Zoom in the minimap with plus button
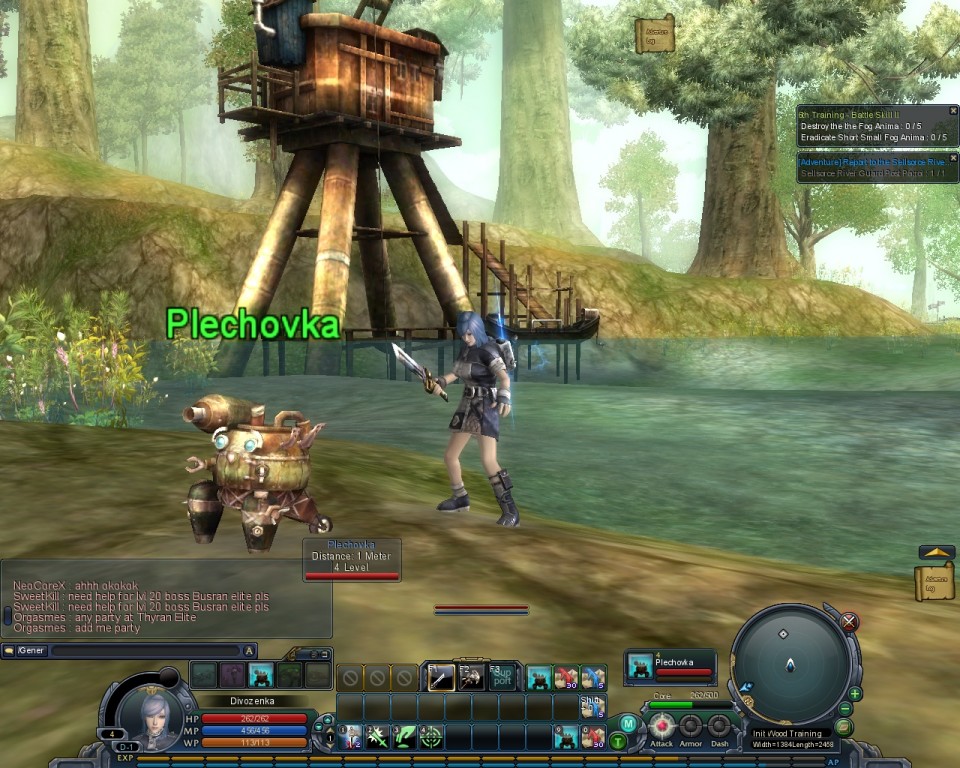 (x=855, y=693)
